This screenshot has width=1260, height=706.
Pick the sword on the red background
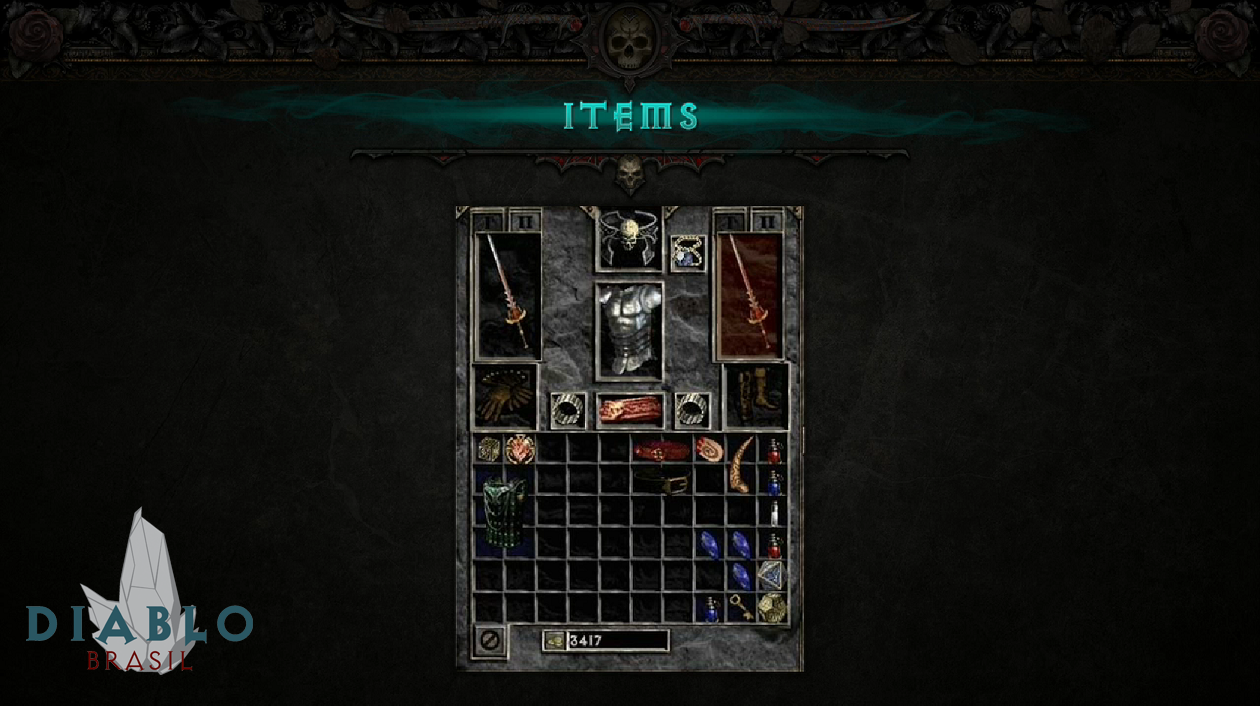[x=749, y=294]
